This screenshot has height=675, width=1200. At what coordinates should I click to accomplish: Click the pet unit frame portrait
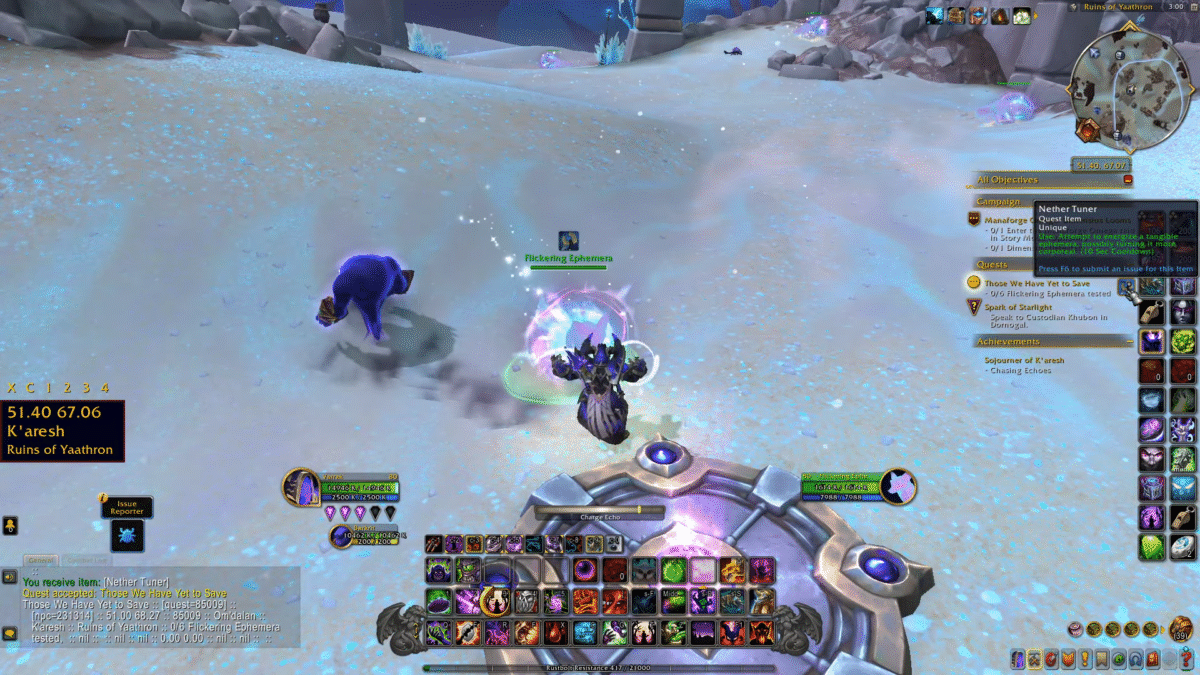341,537
